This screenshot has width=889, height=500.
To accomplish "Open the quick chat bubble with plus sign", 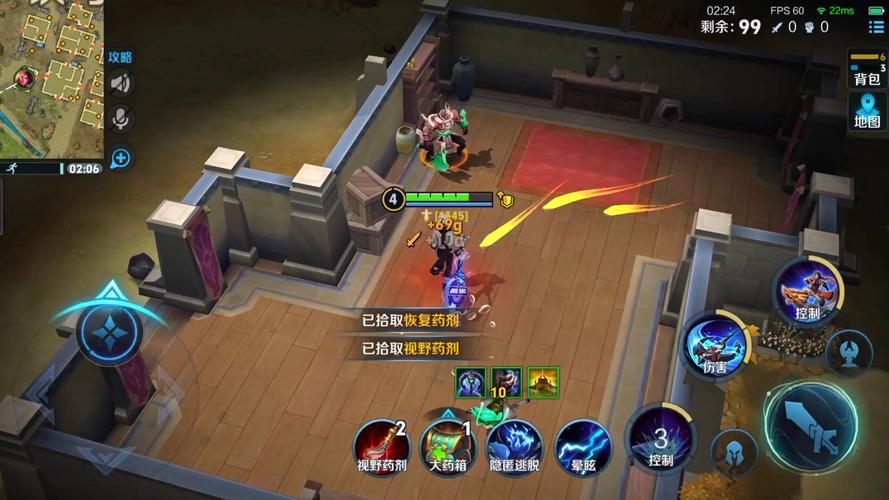I will [x=121, y=157].
